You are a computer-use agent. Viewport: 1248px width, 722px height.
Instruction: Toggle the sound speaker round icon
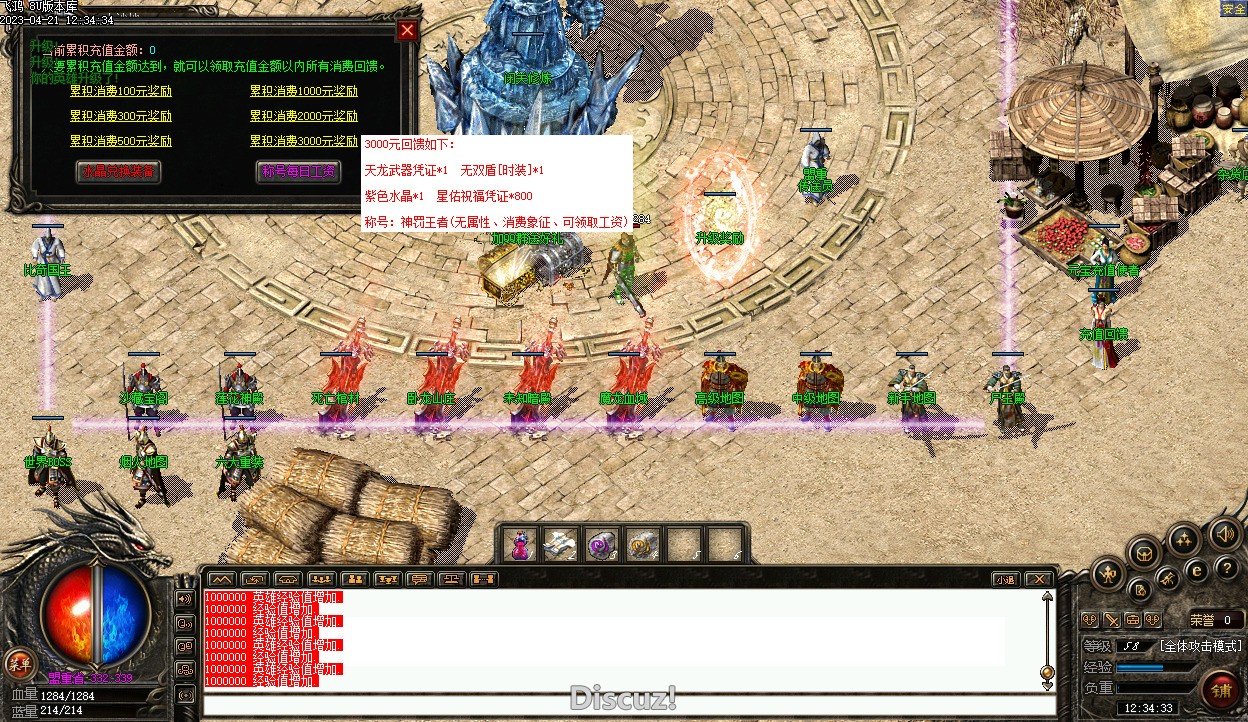click(x=1224, y=533)
